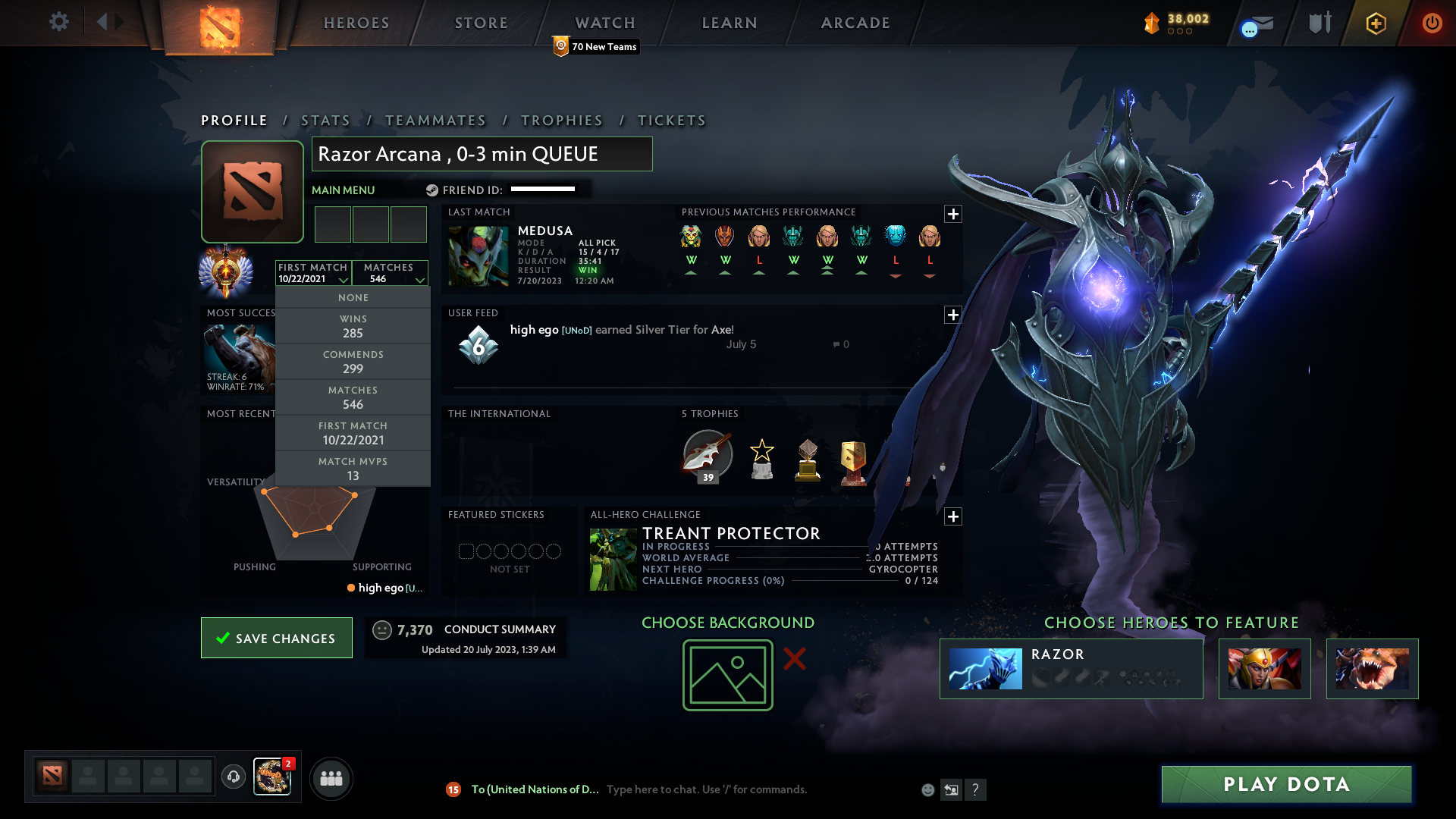Expand the User Feed section
1456x819 pixels.
(953, 315)
